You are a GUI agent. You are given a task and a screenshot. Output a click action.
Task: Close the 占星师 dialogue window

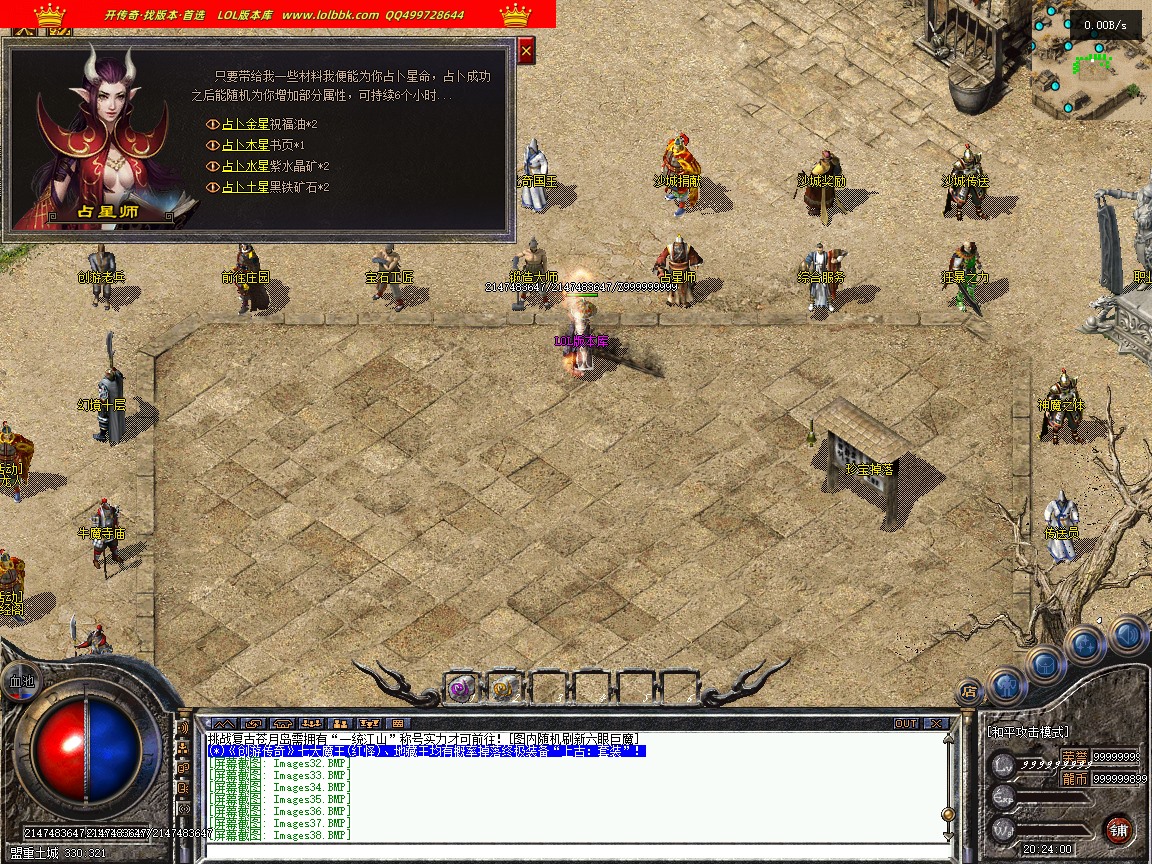click(527, 50)
